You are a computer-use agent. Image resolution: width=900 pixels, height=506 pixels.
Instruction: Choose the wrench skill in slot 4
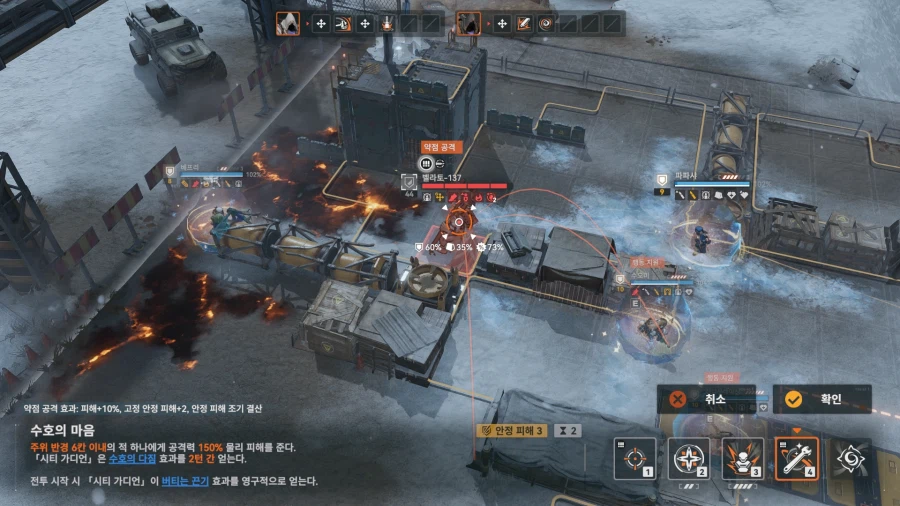point(796,458)
